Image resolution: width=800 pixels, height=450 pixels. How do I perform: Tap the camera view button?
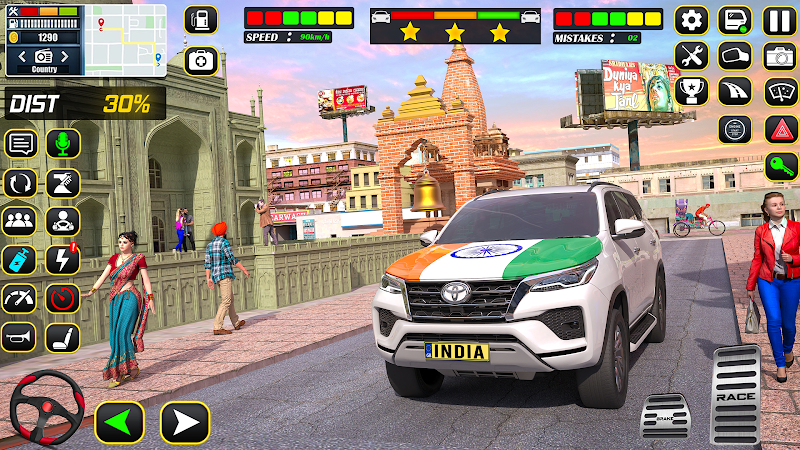(779, 56)
